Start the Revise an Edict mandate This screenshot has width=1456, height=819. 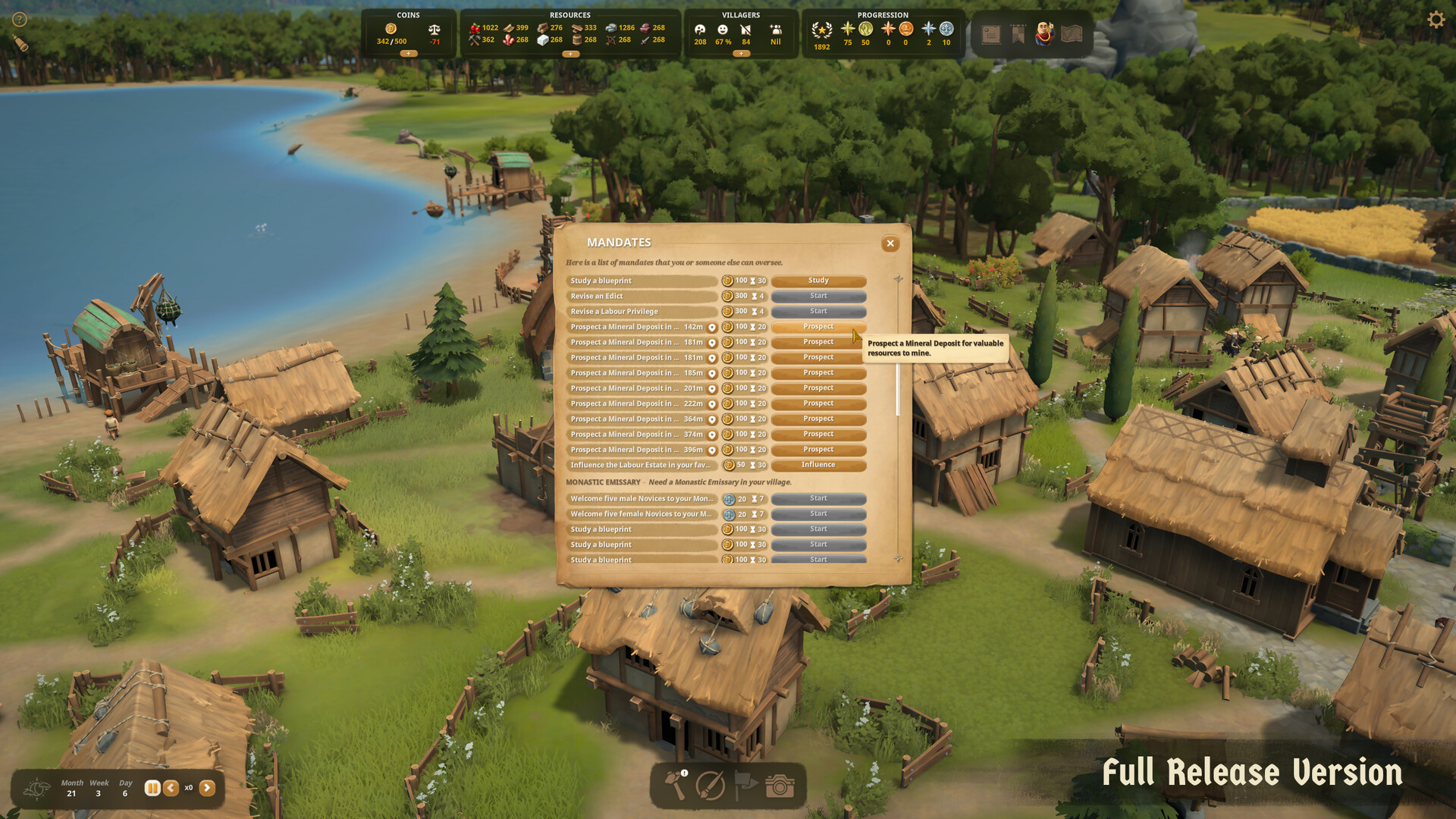coord(818,296)
